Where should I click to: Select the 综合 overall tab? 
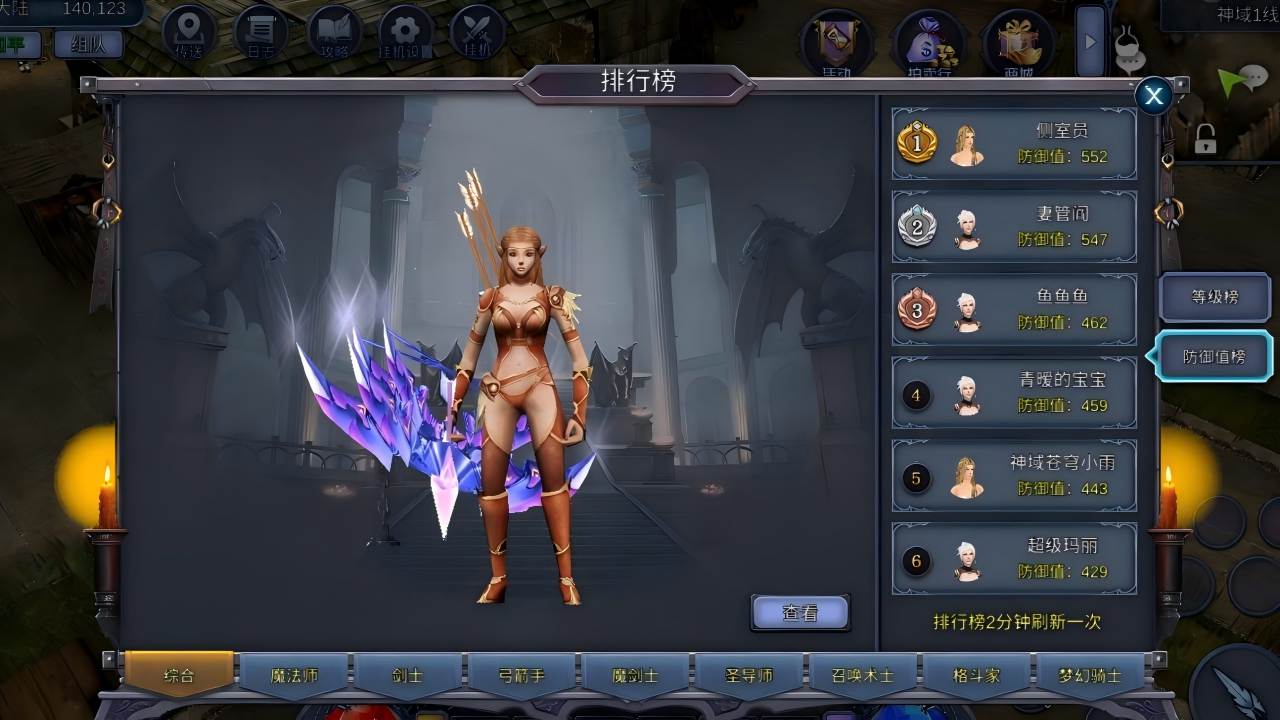click(x=179, y=675)
